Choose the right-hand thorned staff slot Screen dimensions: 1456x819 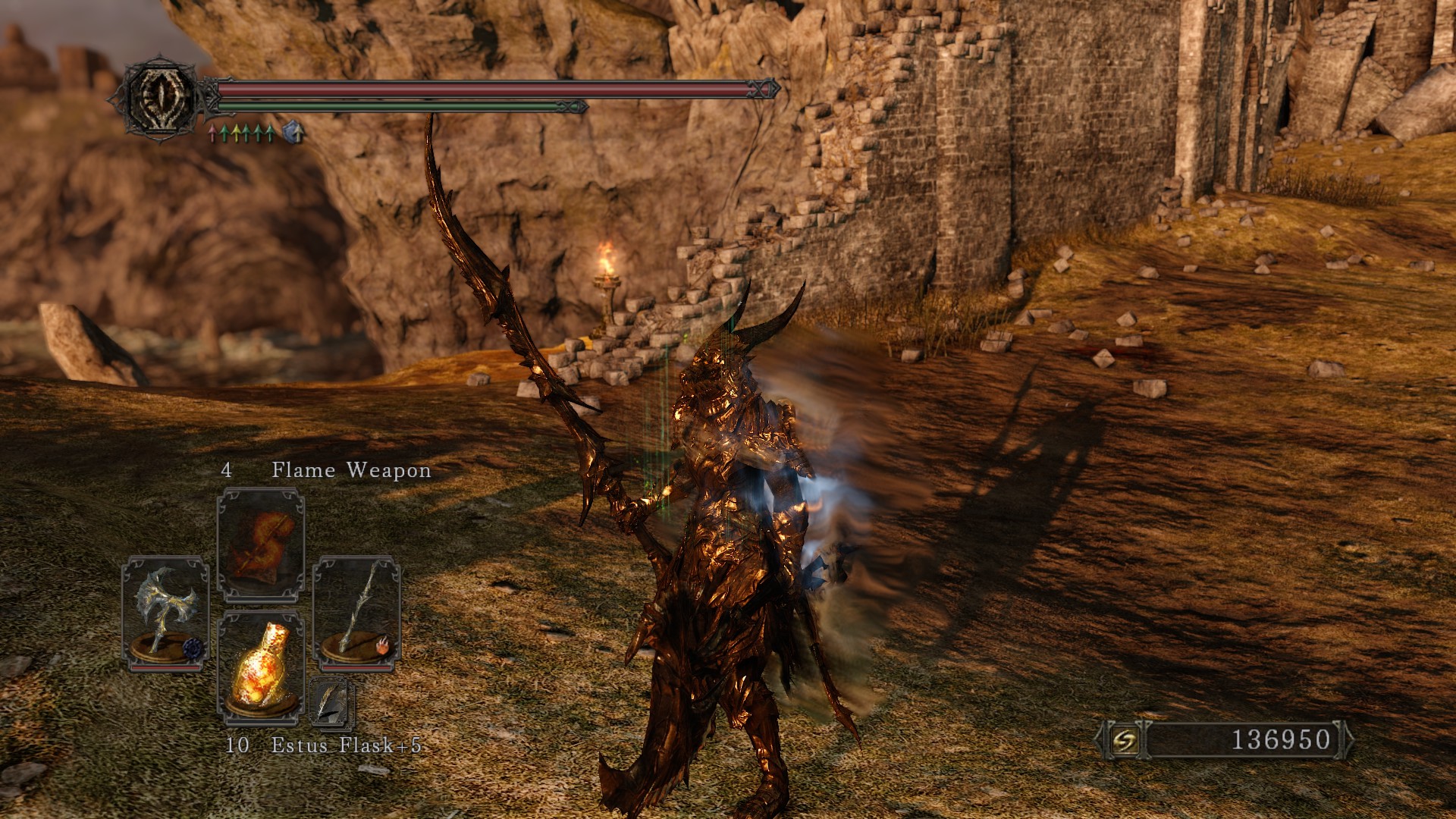[356, 613]
